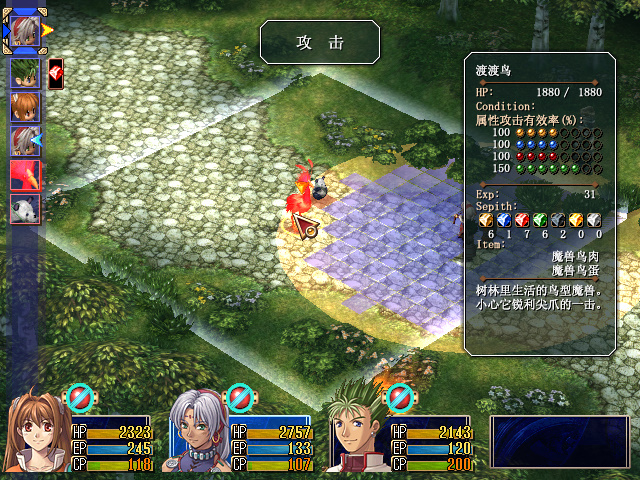Select the red bird portrait in turn order
640x480 pixels.
tap(24, 175)
